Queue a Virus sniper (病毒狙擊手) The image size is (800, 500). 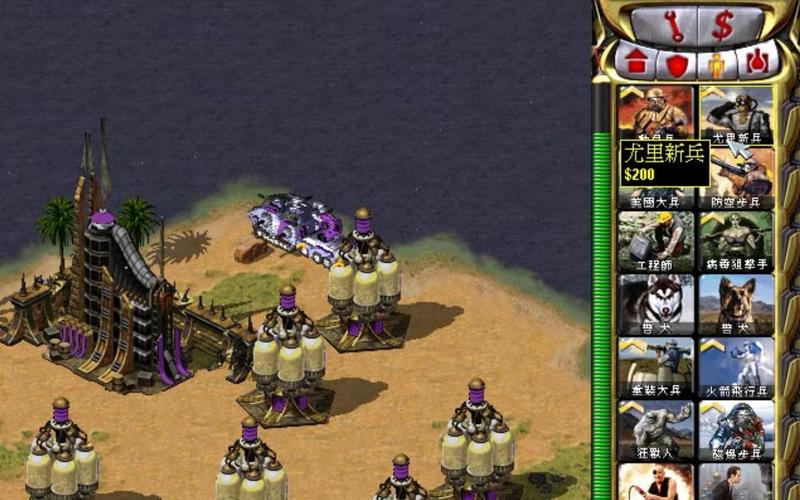(737, 241)
